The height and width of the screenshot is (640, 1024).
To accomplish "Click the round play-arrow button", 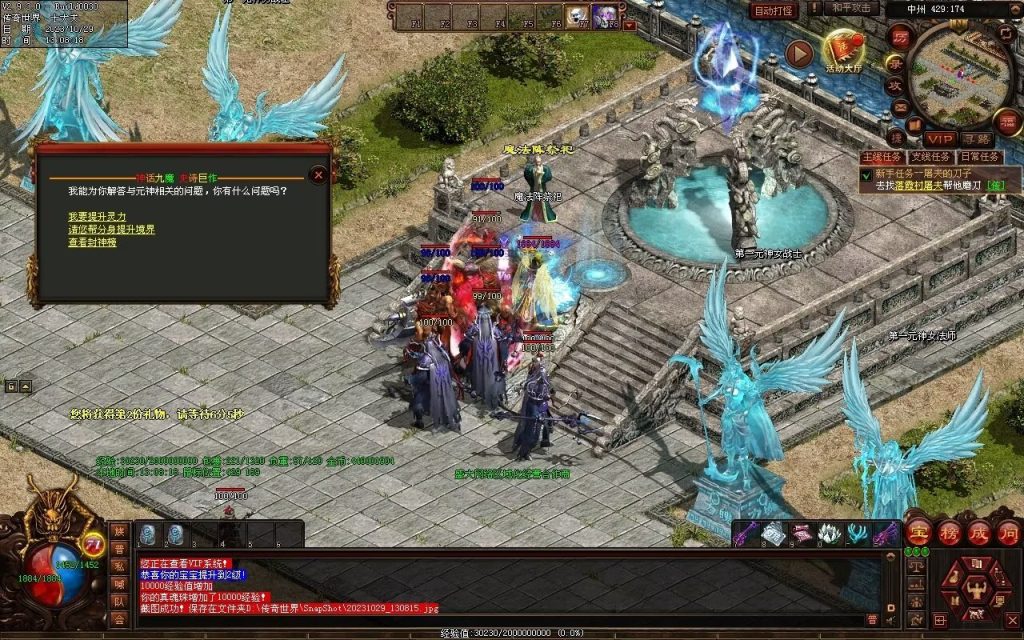I will click(798, 53).
